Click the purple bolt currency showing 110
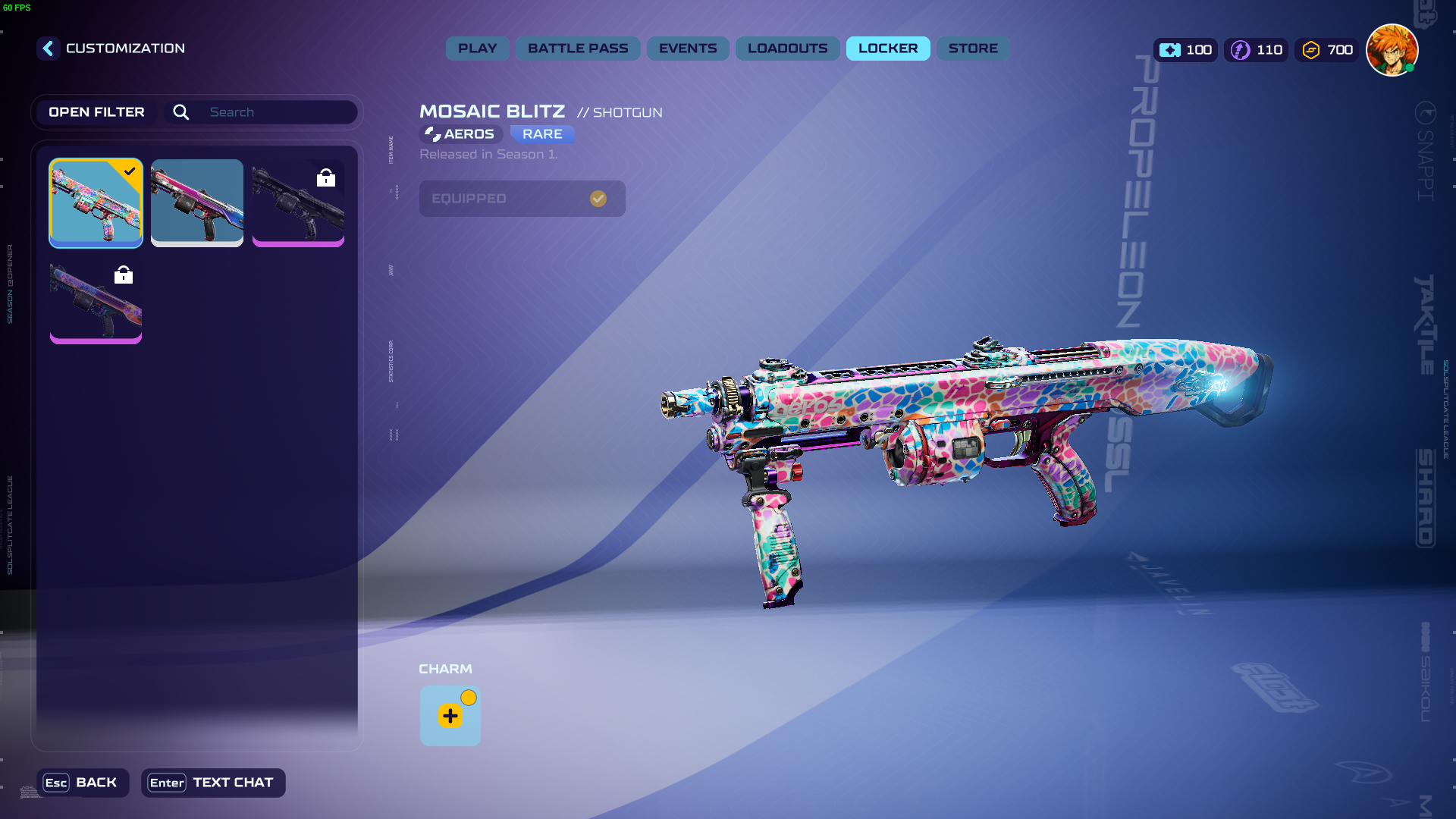The image size is (1456, 819). coord(1256,50)
